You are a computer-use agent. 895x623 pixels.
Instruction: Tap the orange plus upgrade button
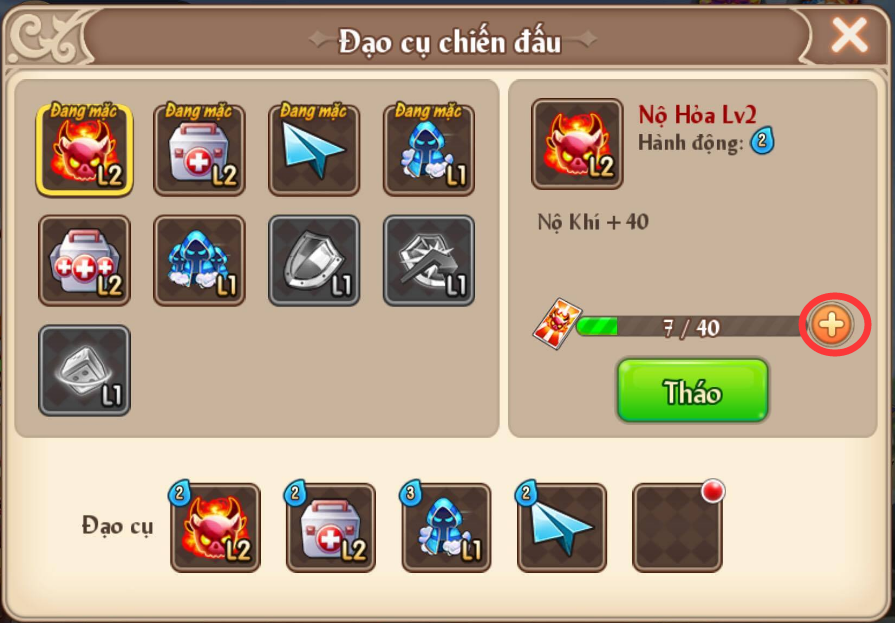pos(832,325)
